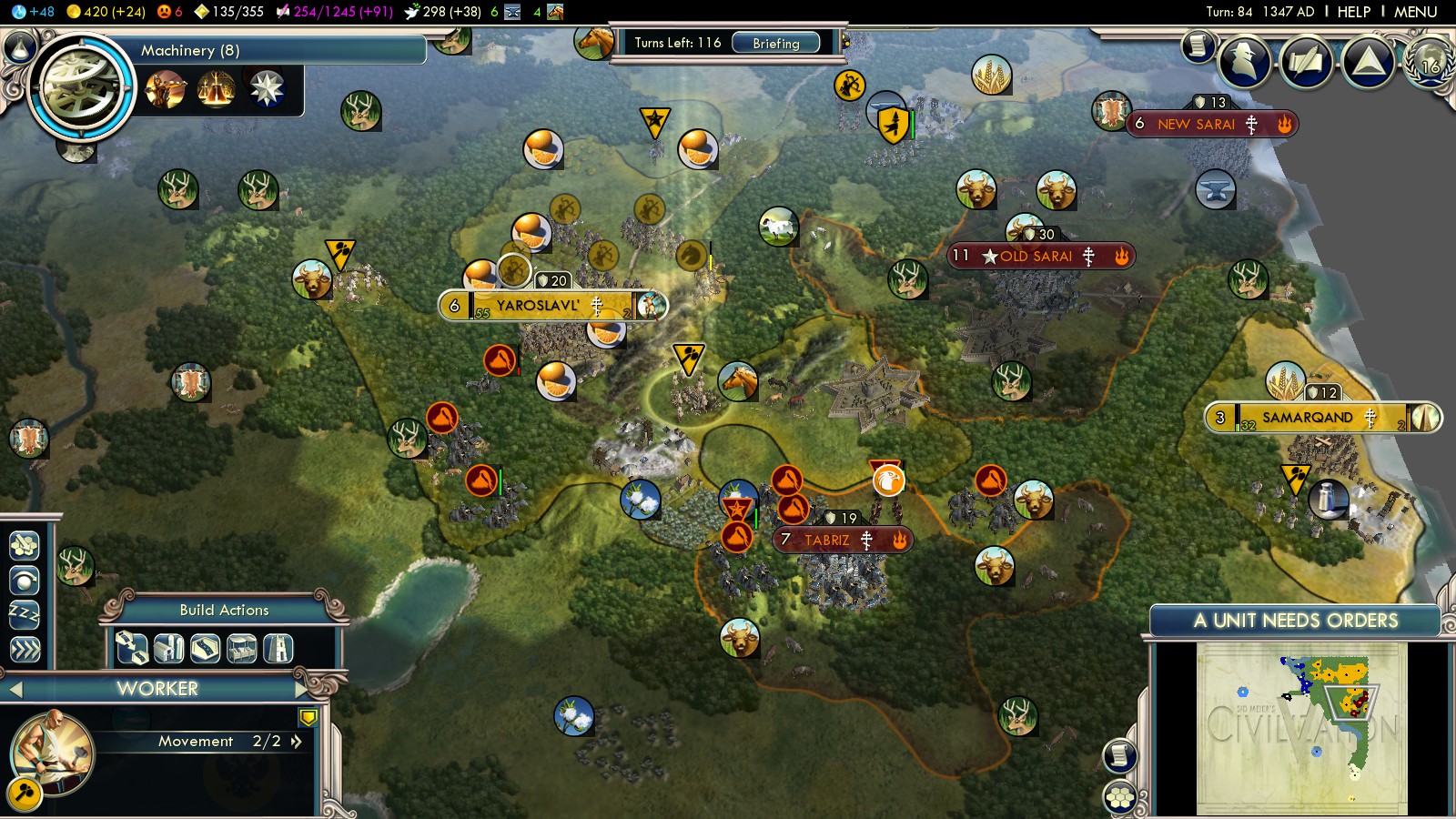The image size is (1456, 819).
Task: Open the World Congress globe icon
Action: (x=1430, y=62)
